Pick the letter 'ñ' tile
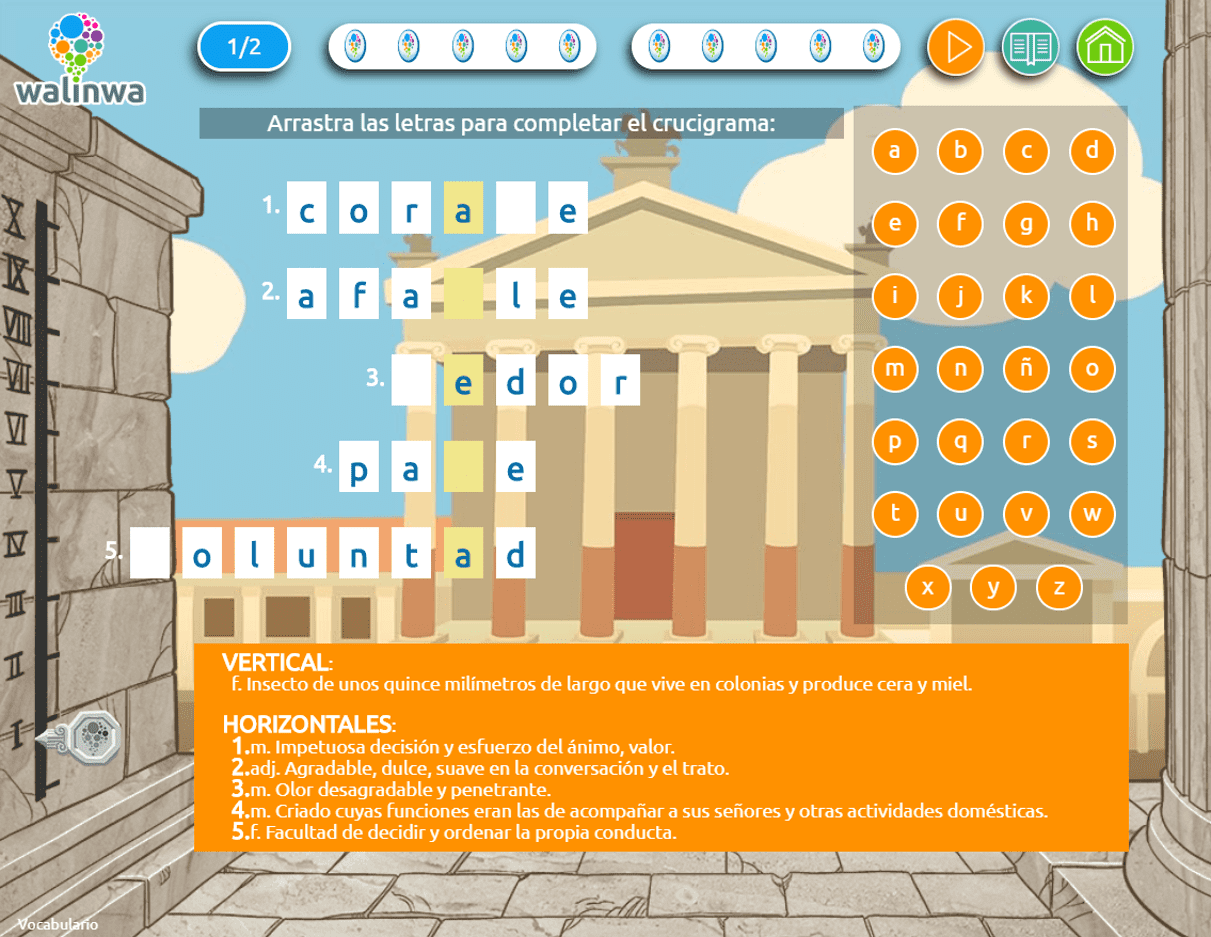The width and height of the screenshot is (1211, 937). (1026, 369)
